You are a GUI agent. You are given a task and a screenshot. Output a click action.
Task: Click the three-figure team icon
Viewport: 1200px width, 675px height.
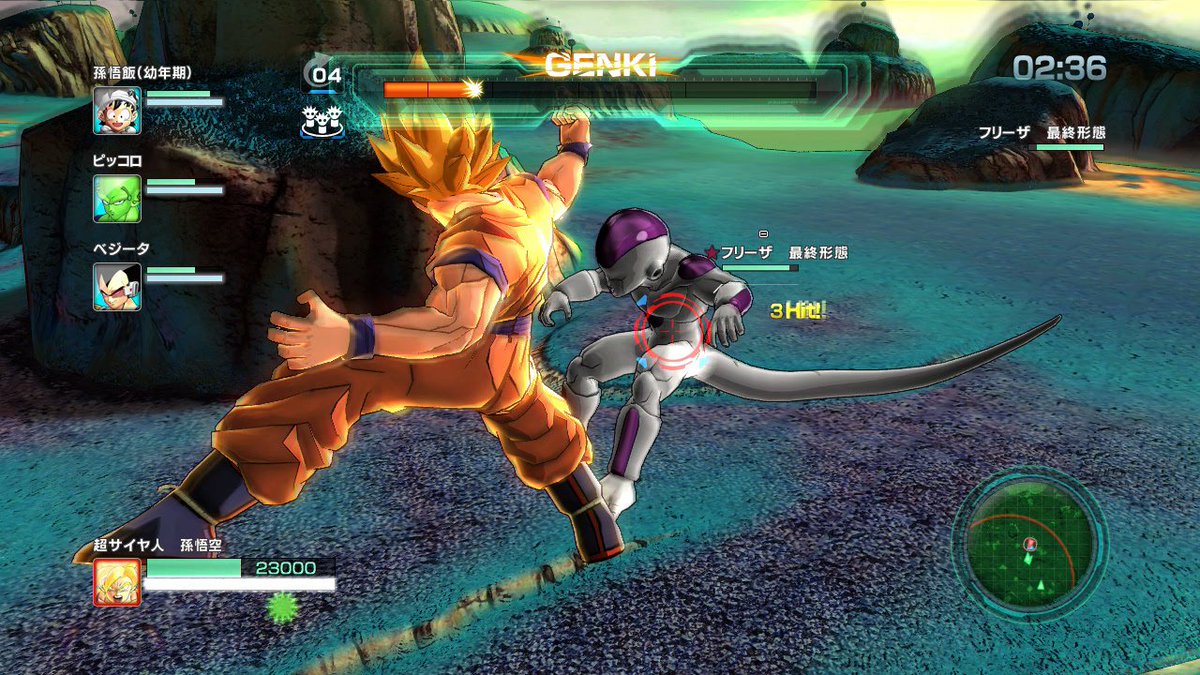[x=322, y=122]
